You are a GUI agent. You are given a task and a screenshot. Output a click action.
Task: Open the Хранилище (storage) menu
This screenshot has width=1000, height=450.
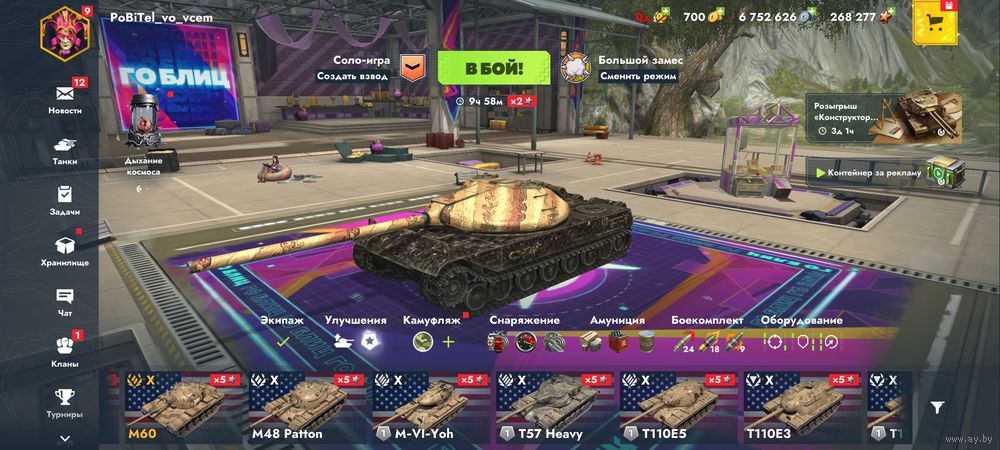(x=65, y=249)
